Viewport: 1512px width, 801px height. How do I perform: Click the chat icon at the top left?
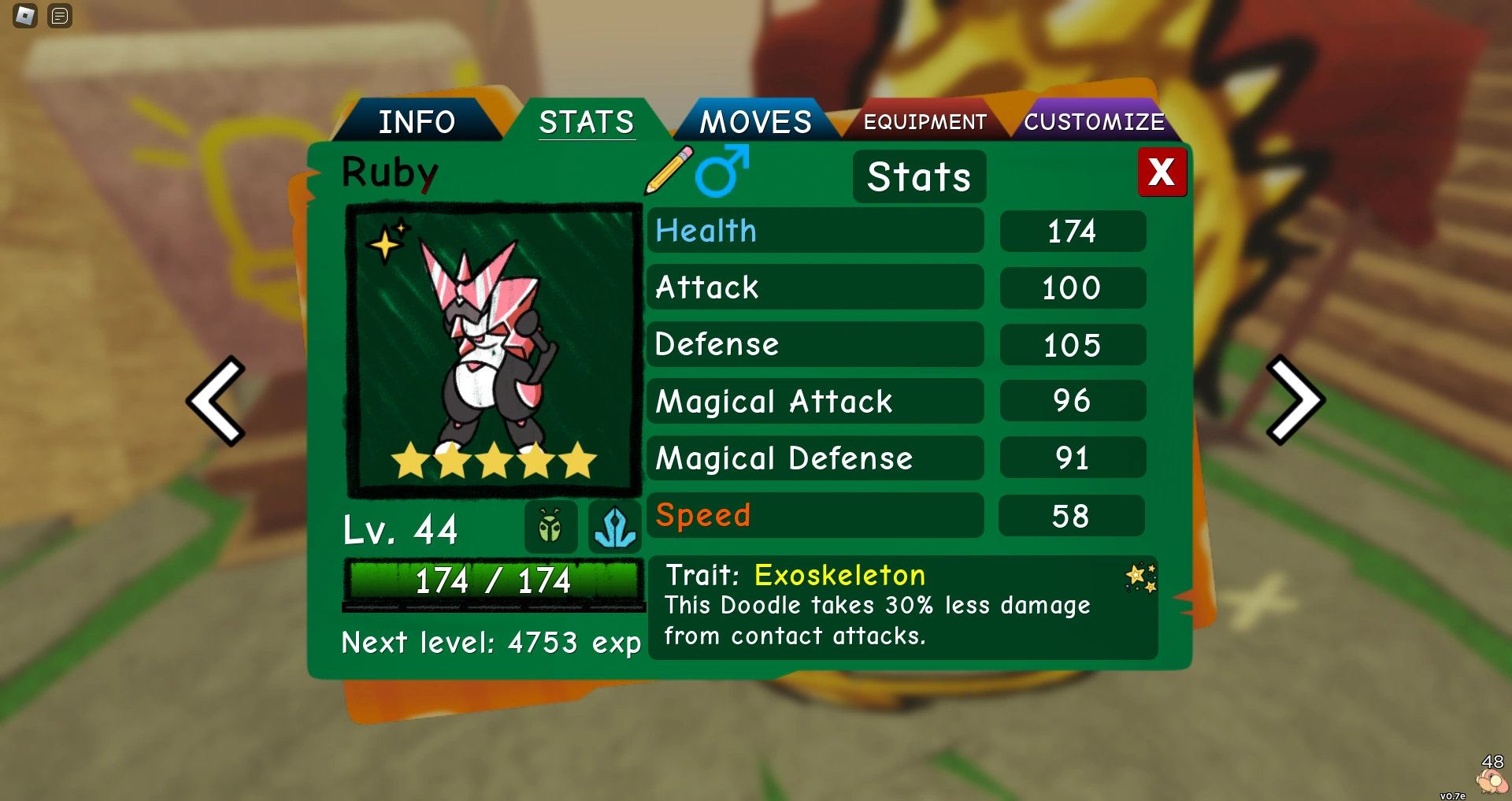click(58, 16)
